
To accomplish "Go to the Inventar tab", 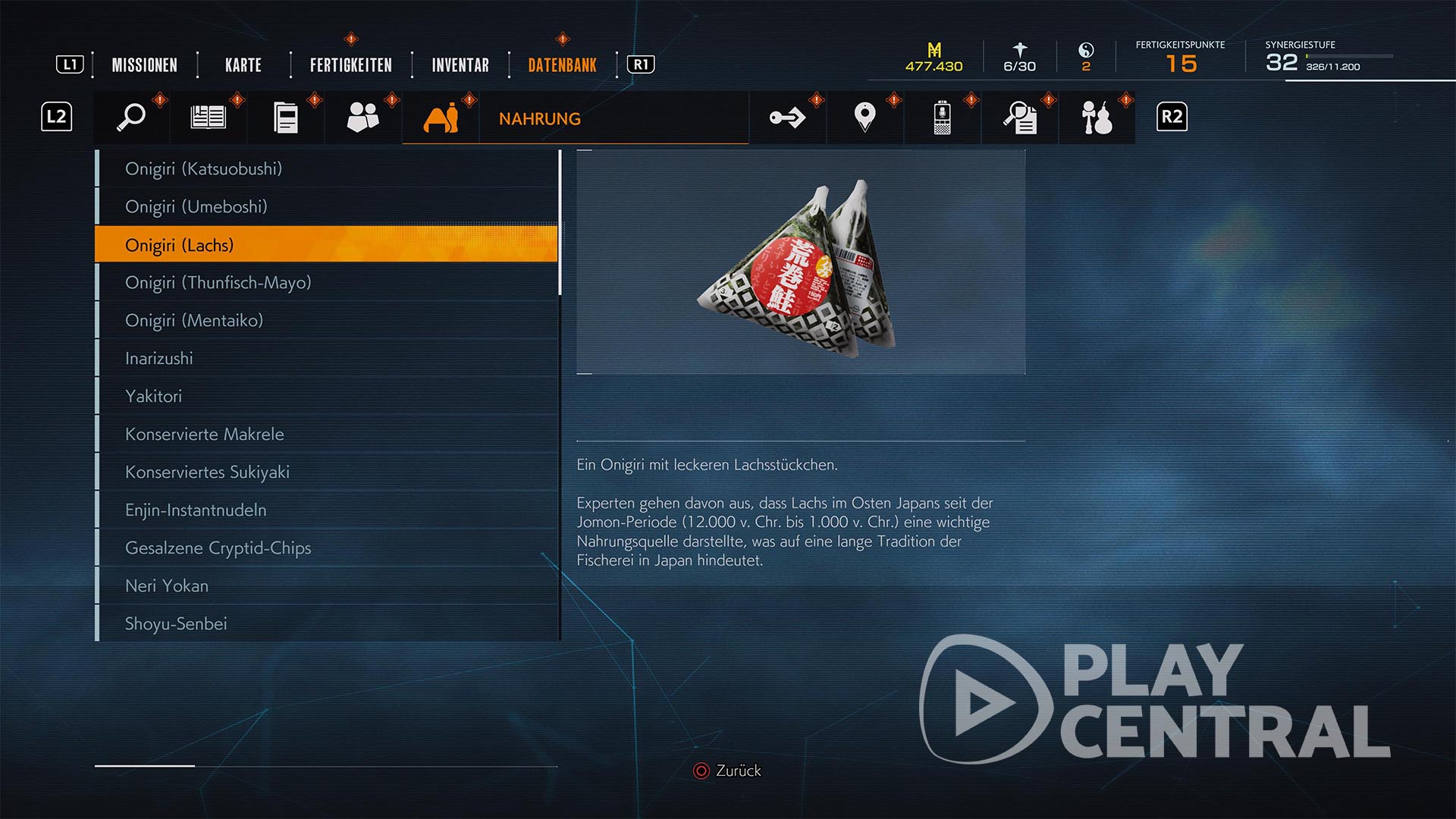I will click(460, 65).
